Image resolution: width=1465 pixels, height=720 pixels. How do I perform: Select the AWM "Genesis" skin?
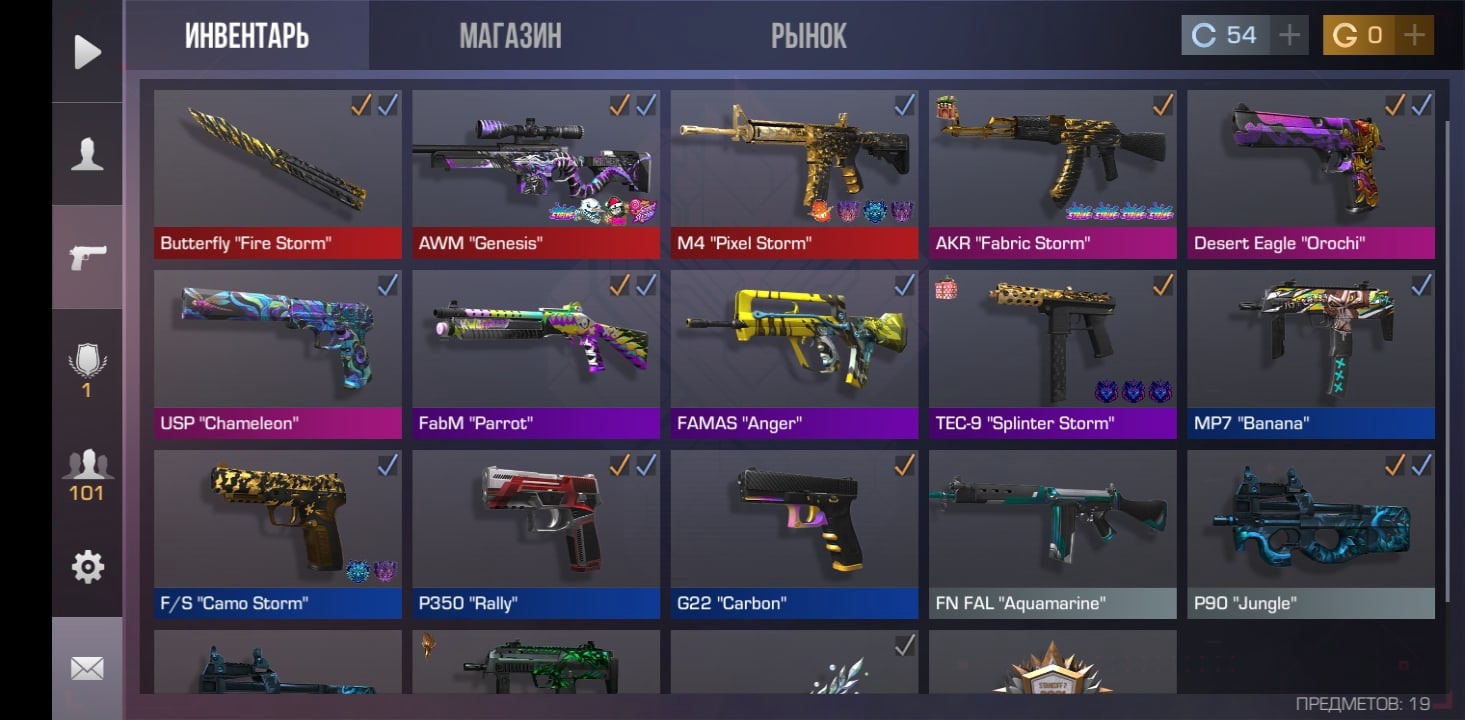(x=536, y=174)
